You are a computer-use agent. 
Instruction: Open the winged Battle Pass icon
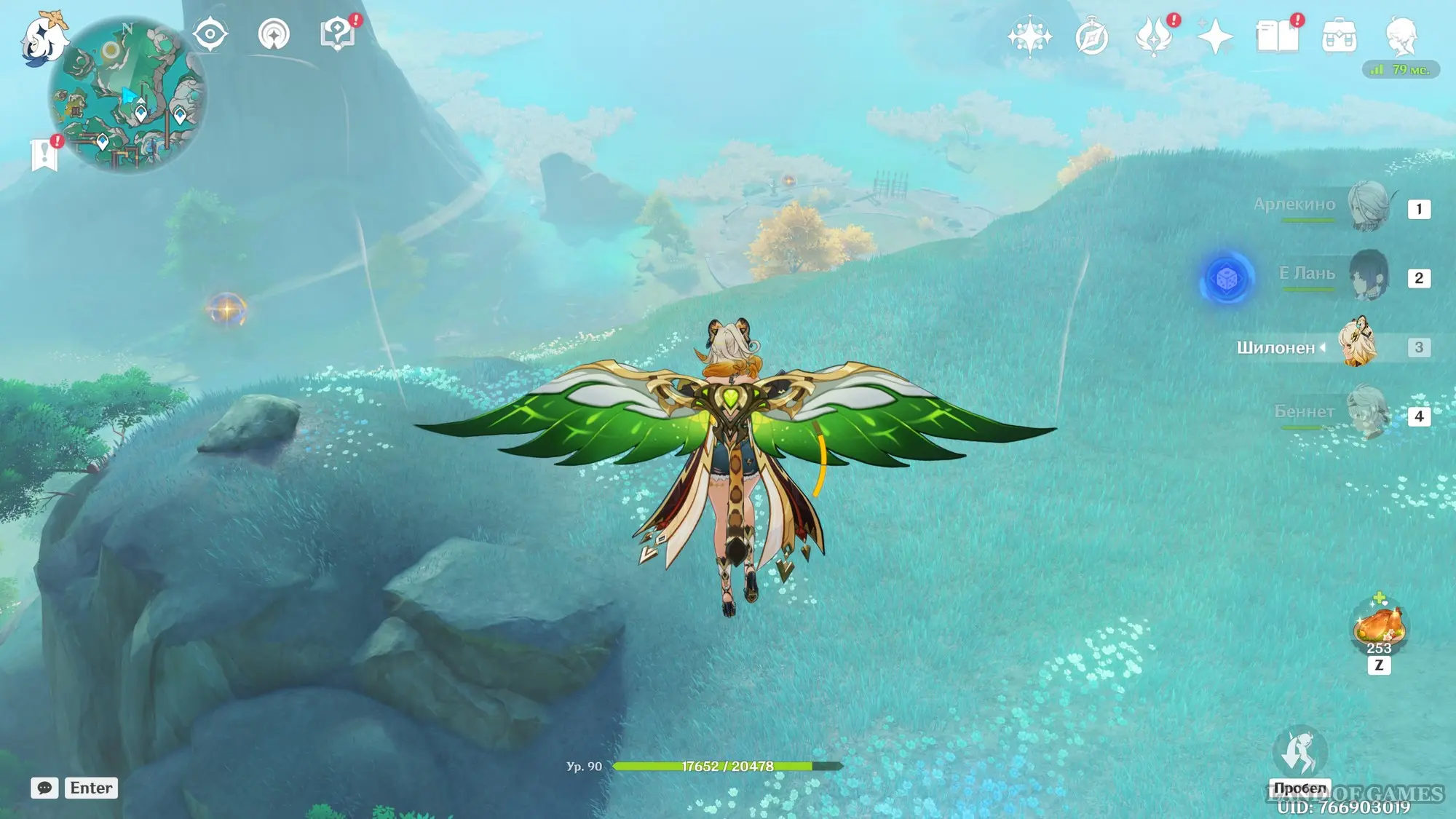coord(1153,37)
